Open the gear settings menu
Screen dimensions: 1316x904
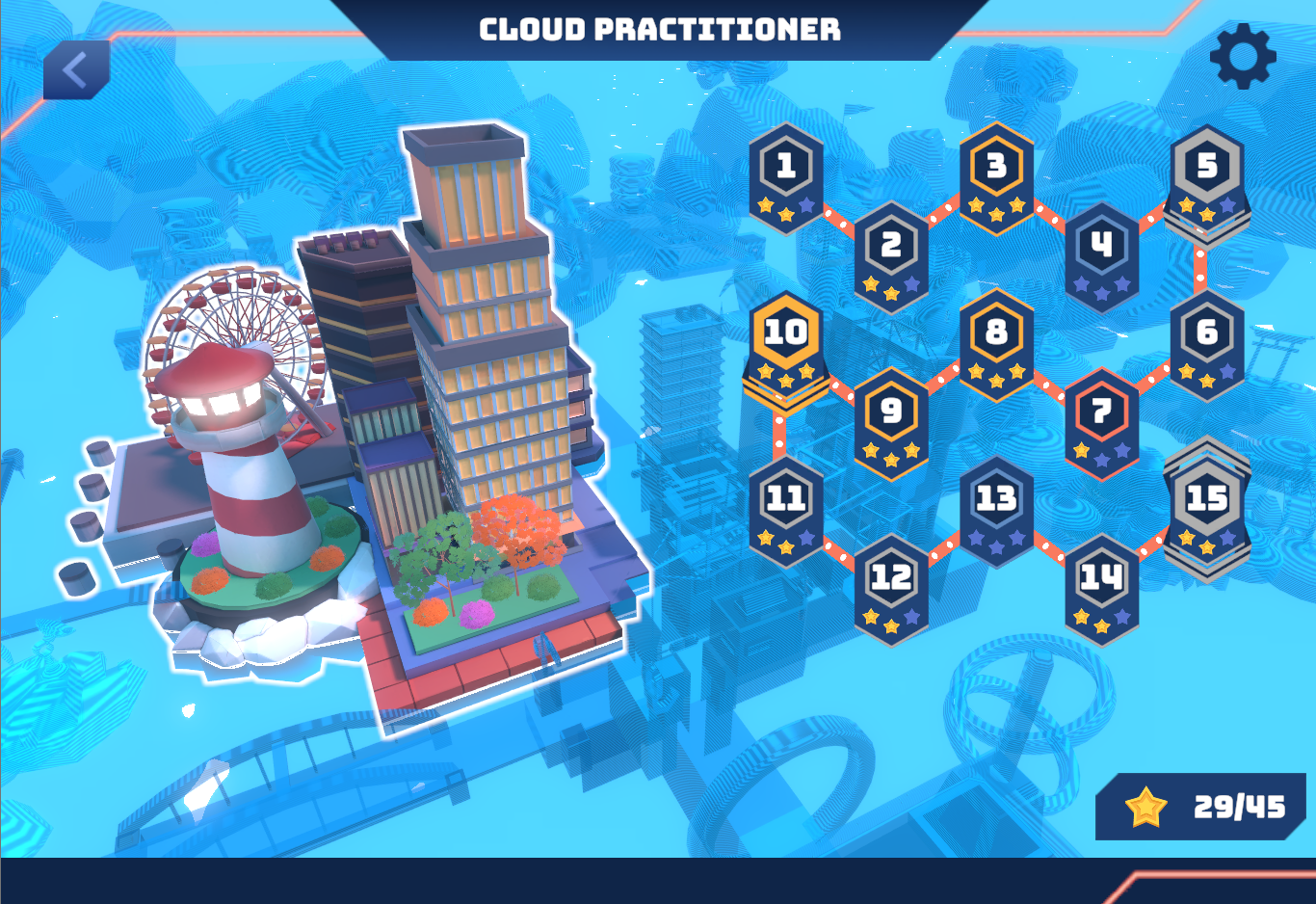click(1243, 56)
